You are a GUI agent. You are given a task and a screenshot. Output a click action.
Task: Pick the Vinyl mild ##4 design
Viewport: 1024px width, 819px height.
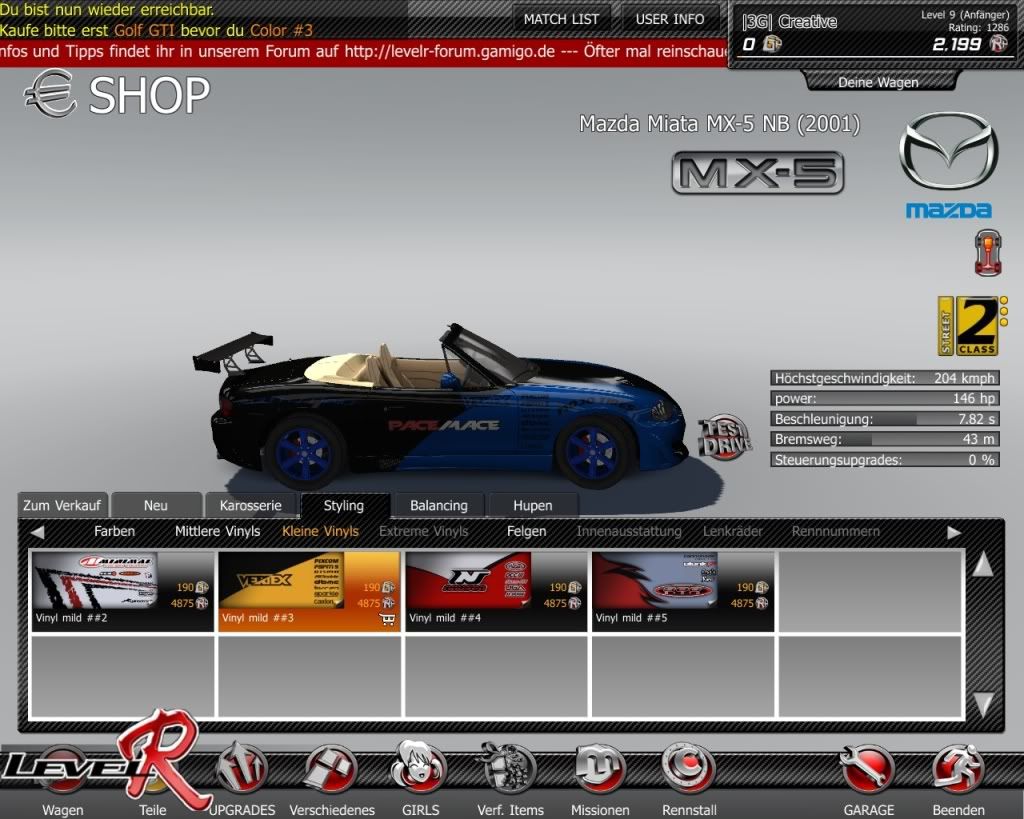pyautogui.click(x=496, y=590)
